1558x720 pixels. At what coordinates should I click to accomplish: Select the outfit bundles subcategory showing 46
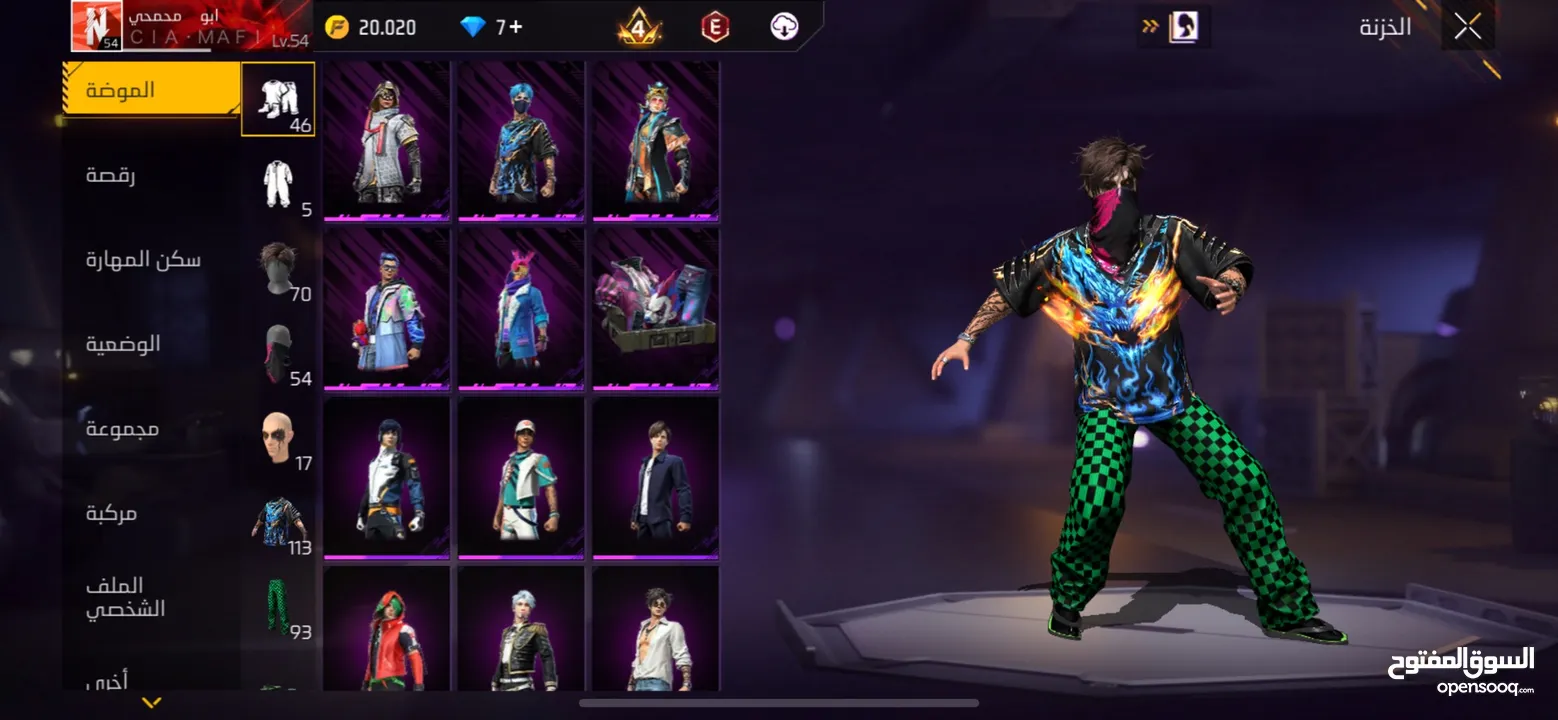(x=279, y=99)
